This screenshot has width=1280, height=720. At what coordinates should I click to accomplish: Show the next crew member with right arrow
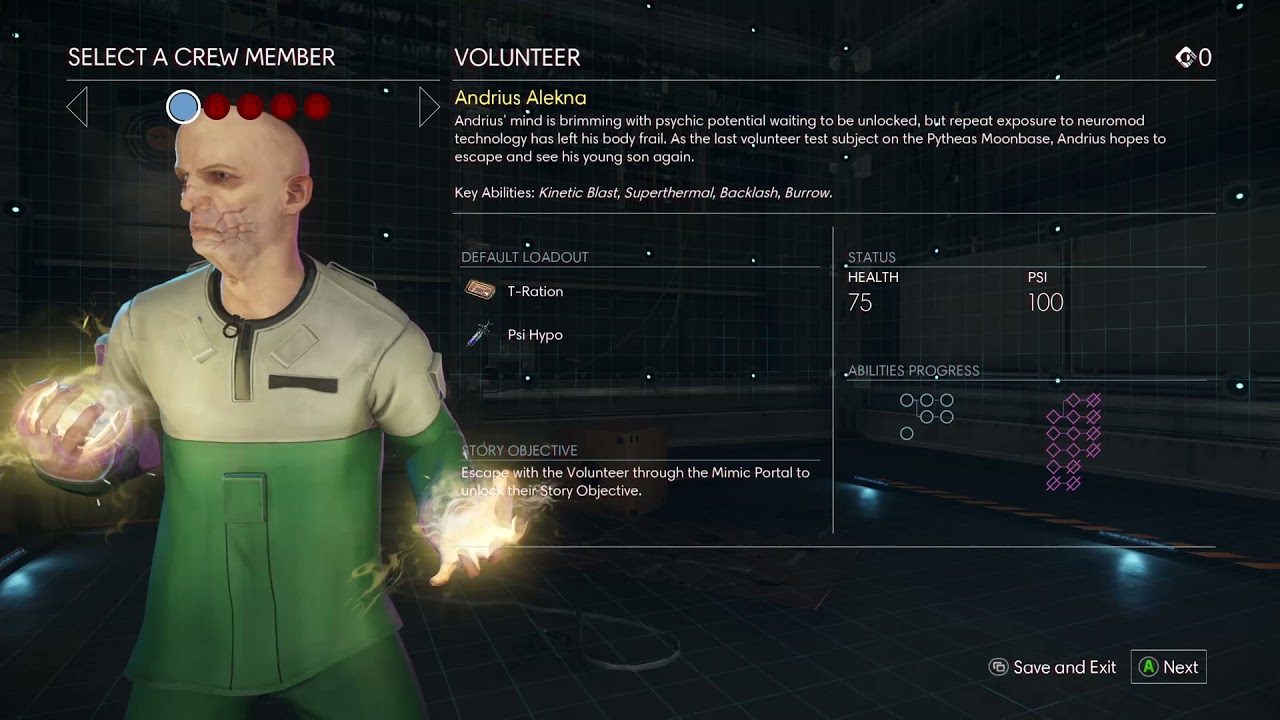tap(428, 106)
